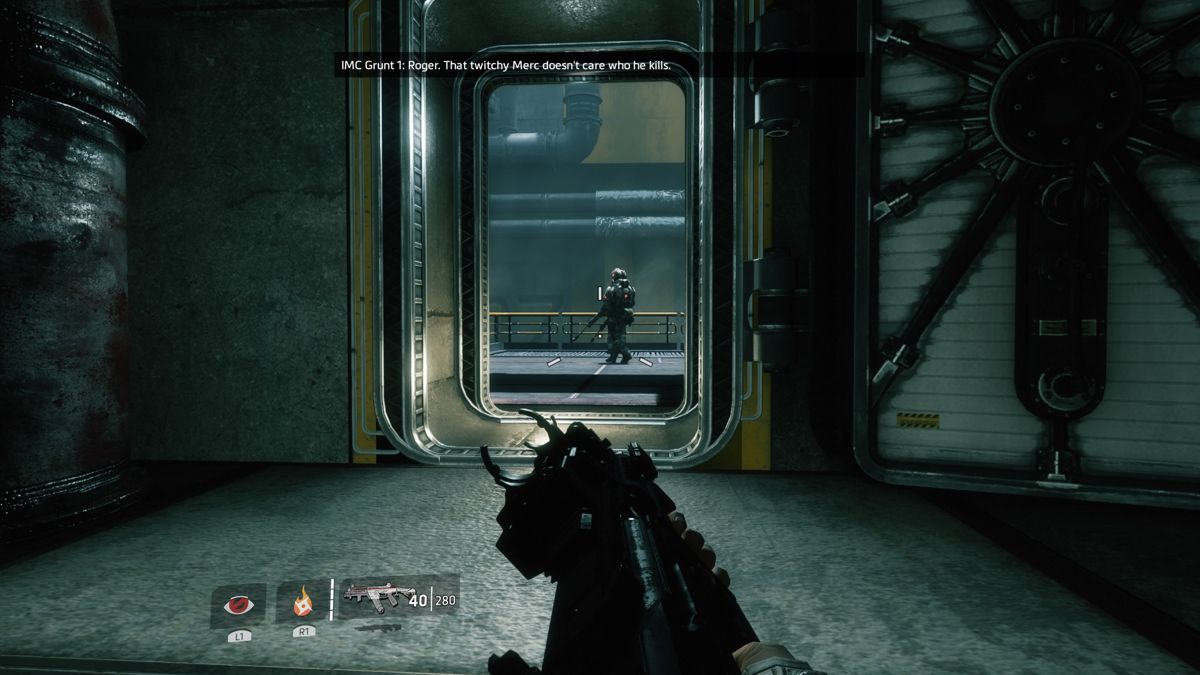Image resolution: width=1200 pixels, height=675 pixels.
Task: Select the Firestar ordnance icon
Action: coord(302,603)
